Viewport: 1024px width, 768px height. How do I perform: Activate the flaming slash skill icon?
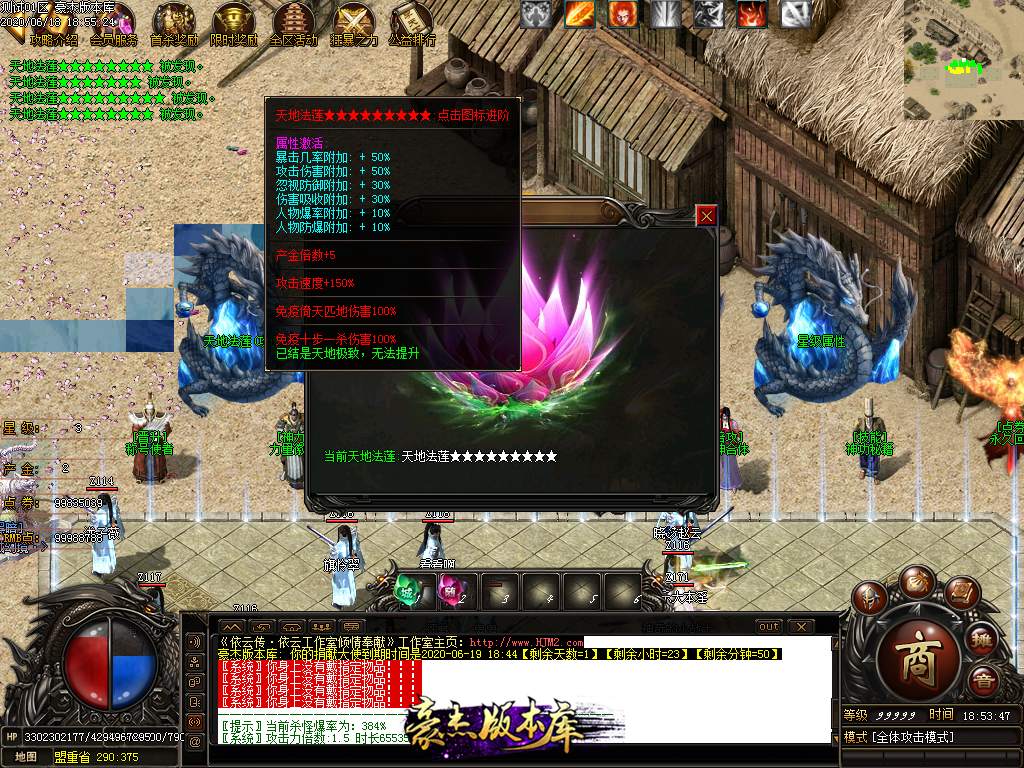(579, 14)
